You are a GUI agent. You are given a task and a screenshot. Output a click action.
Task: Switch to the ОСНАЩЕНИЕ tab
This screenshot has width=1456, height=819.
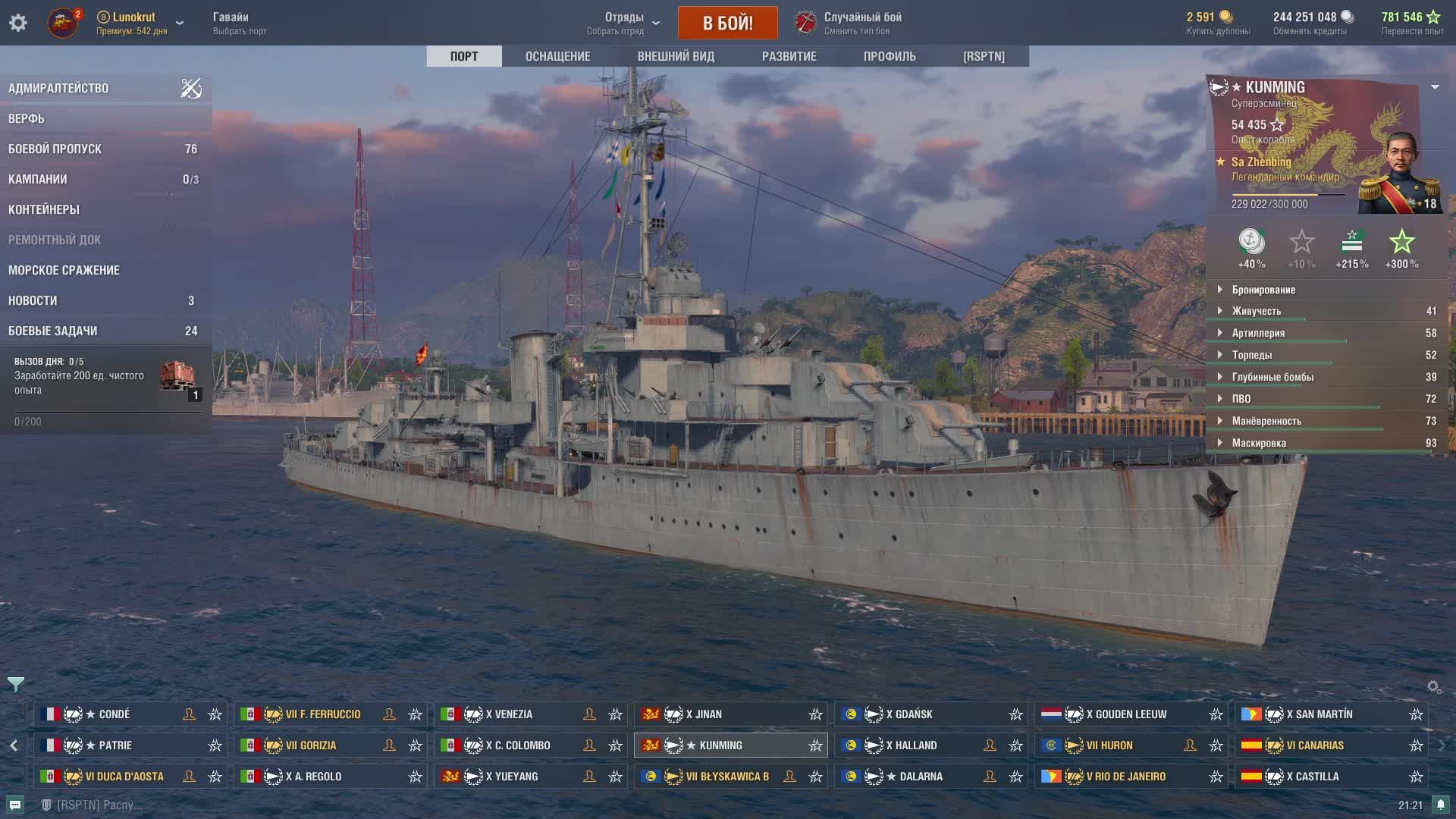[x=557, y=56]
